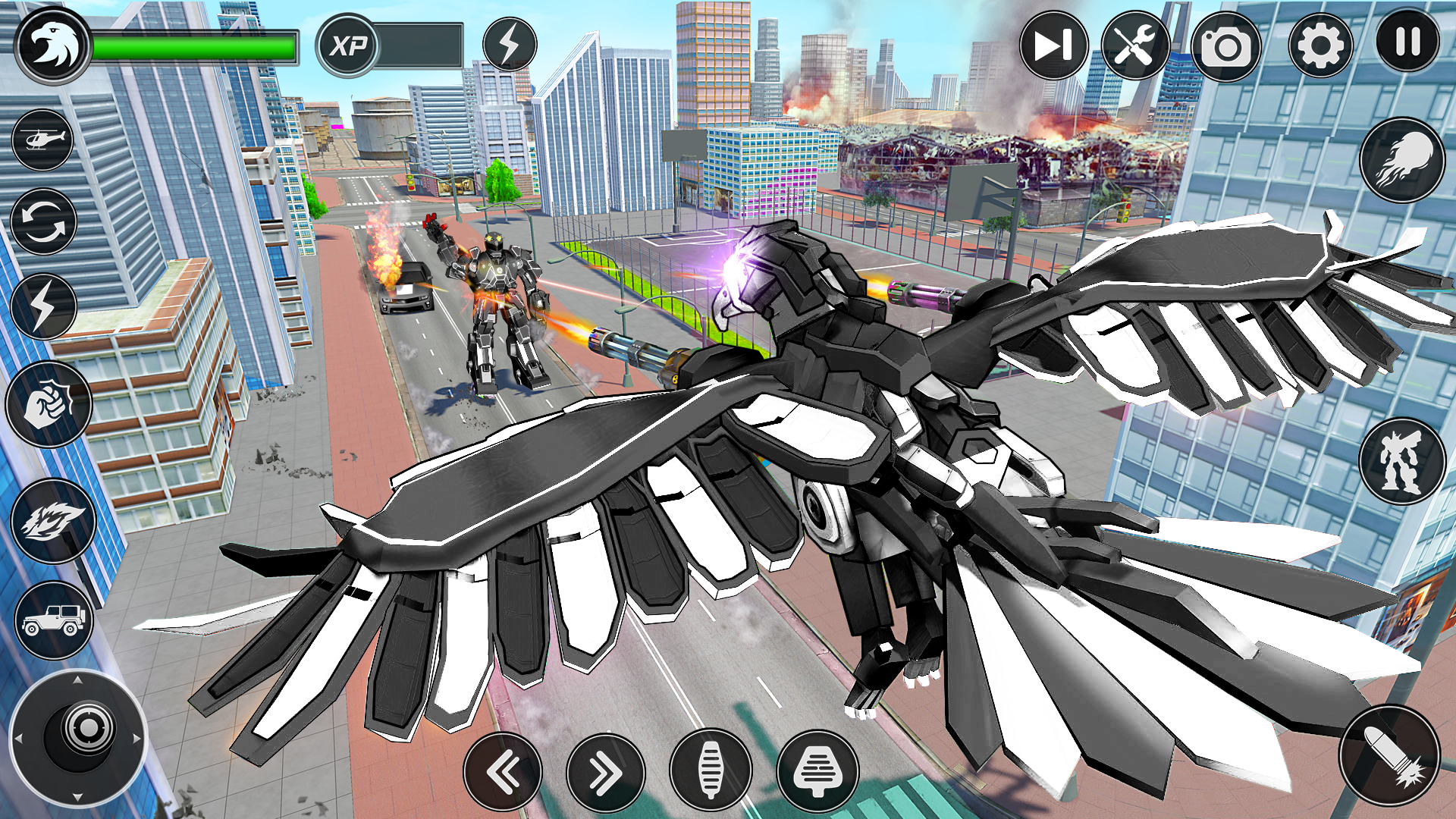Tap the double left chevron button
The image size is (1456, 819).
pyautogui.click(x=503, y=773)
